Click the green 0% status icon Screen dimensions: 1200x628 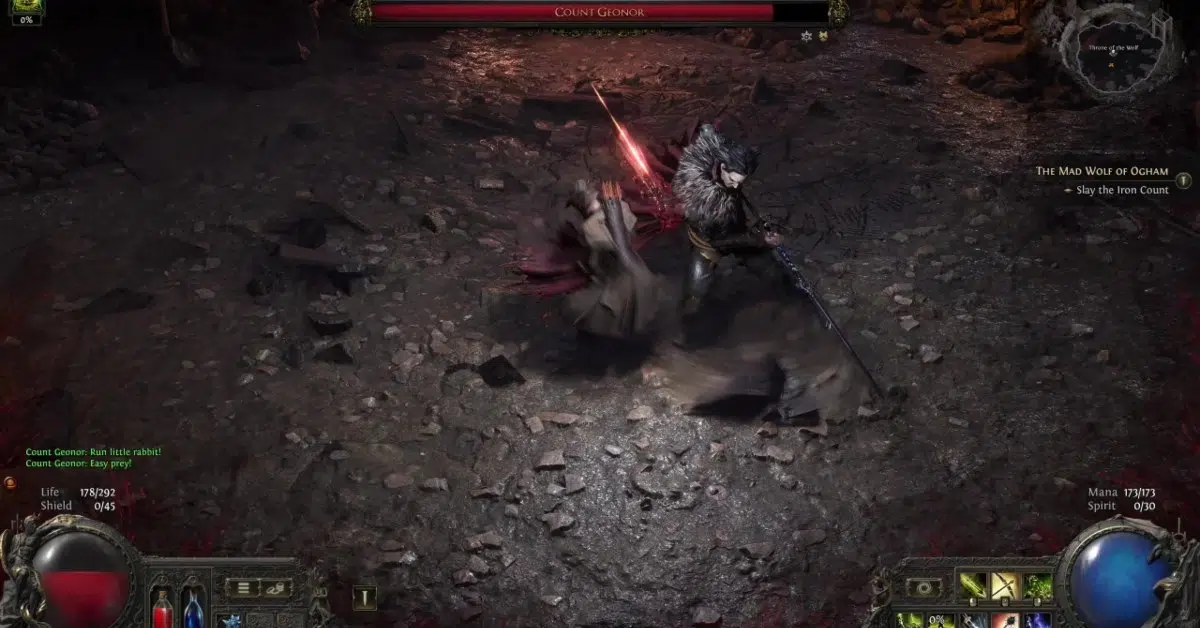click(x=26, y=12)
